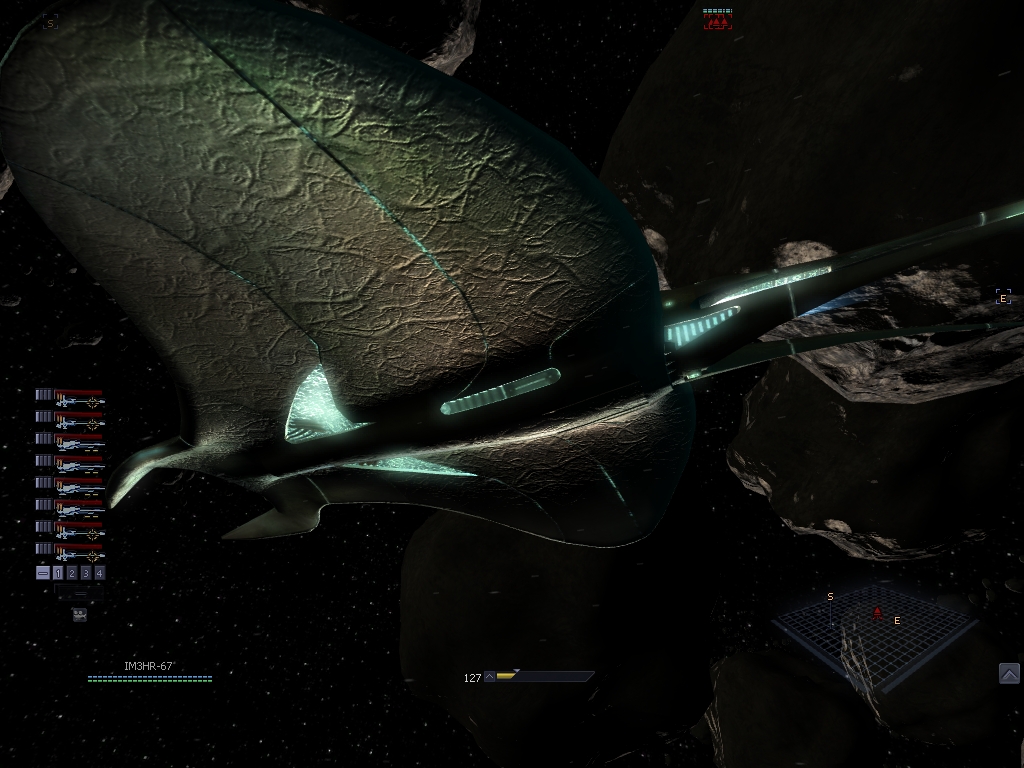Switch to weapon group 2
This screenshot has height=768, width=1024.
pyautogui.click(x=72, y=573)
